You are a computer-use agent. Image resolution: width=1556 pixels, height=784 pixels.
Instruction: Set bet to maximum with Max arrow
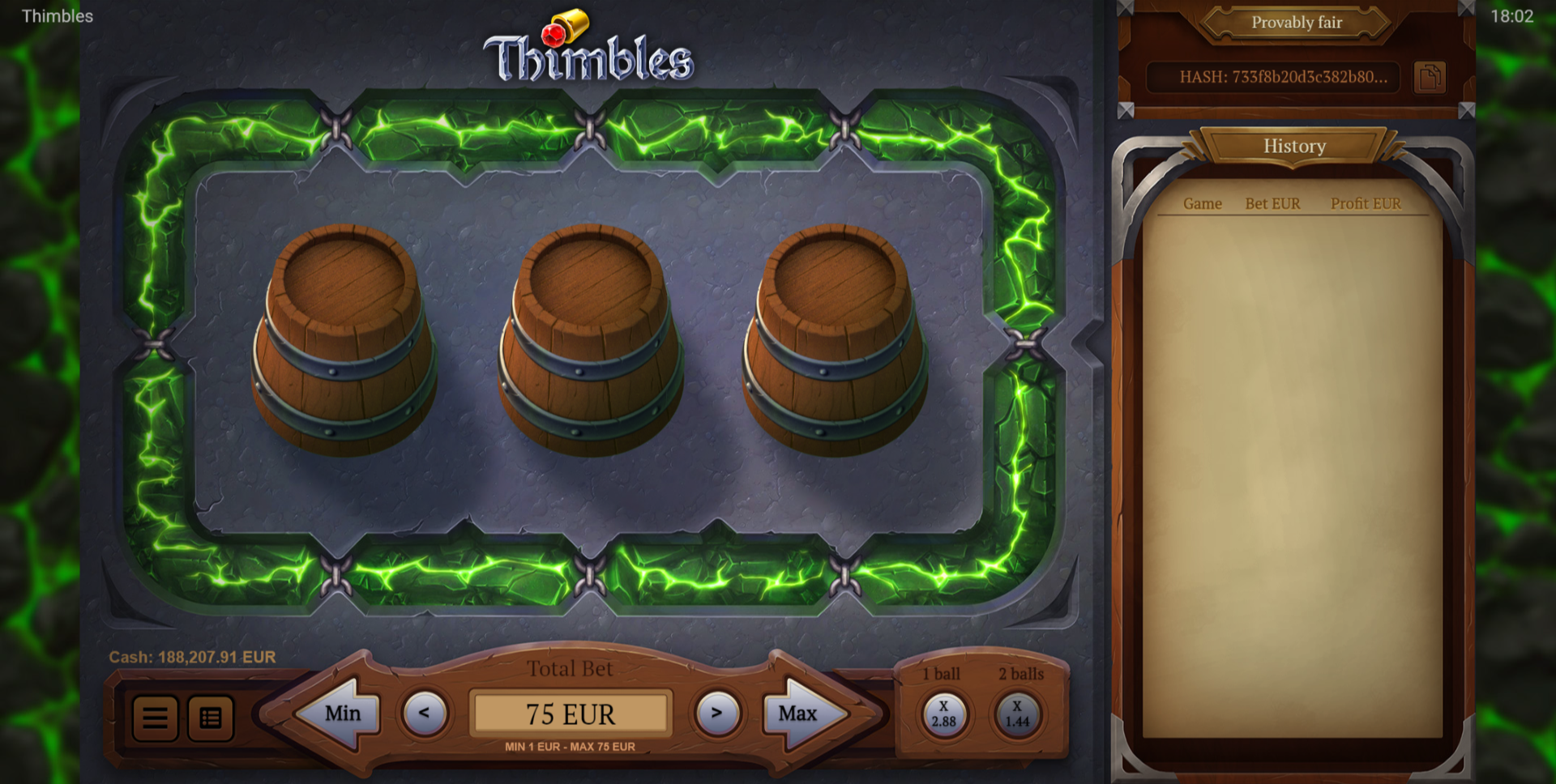pos(798,714)
